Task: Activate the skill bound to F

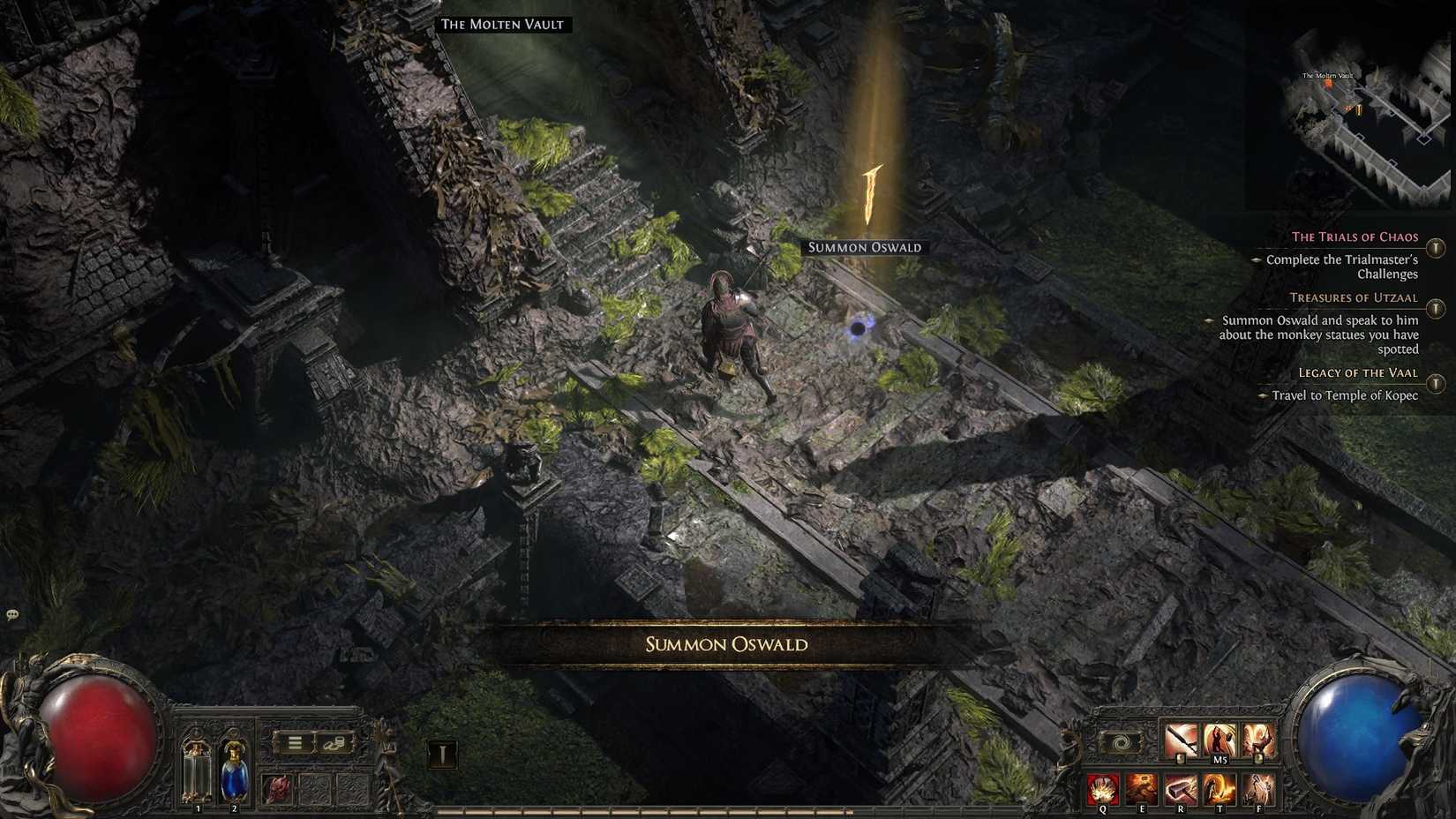Action: pos(1256,788)
